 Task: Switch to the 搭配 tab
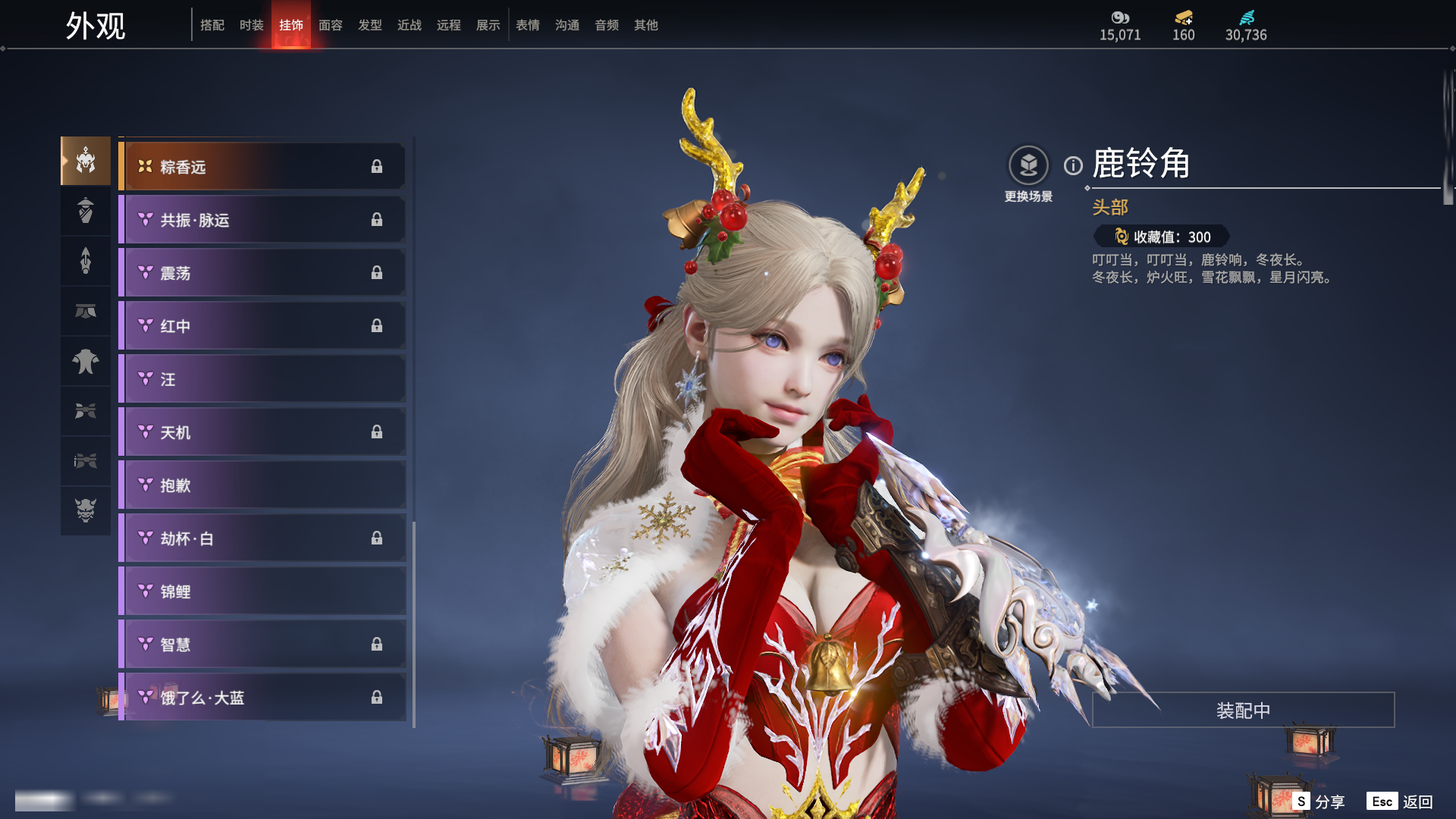(212, 25)
